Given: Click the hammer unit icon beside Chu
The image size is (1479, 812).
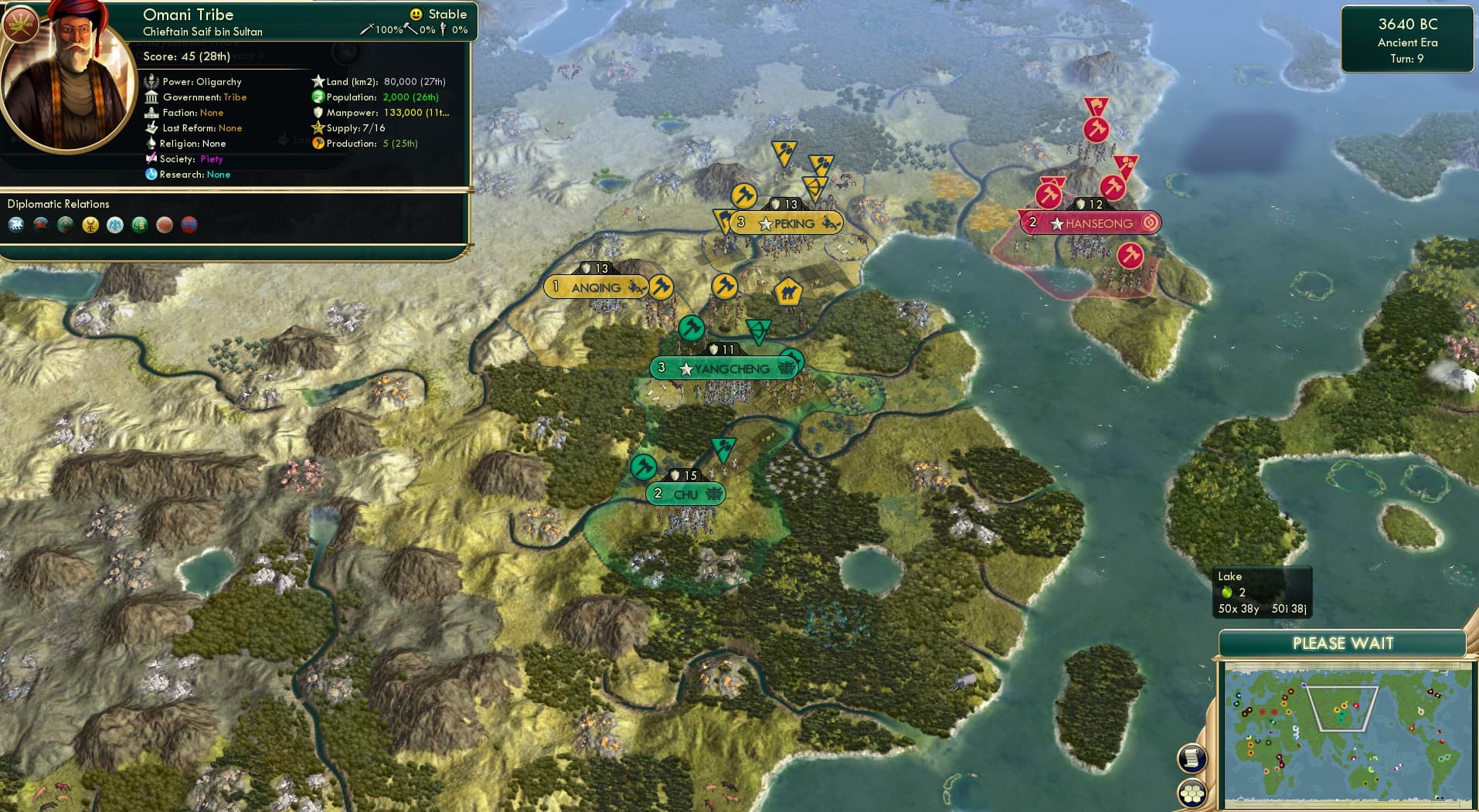Looking at the screenshot, I should pyautogui.click(x=644, y=467).
